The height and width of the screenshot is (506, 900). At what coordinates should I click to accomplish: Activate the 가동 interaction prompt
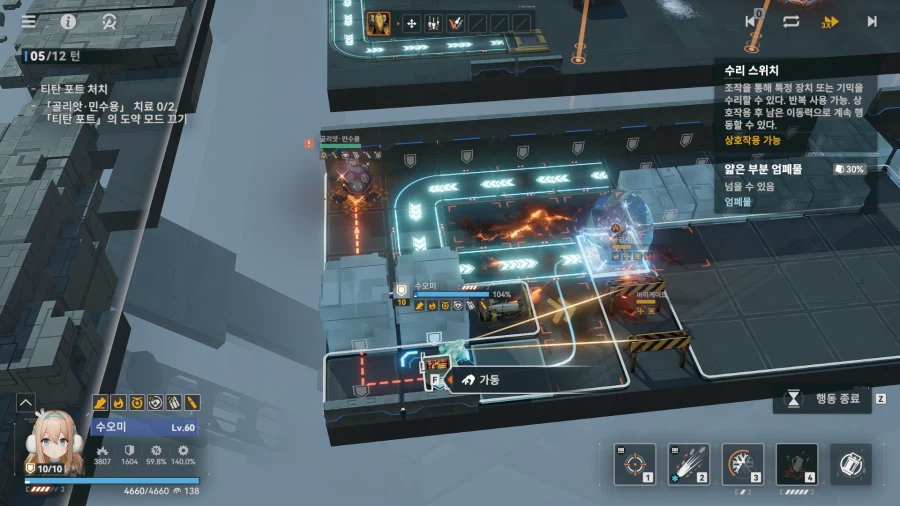[478, 380]
